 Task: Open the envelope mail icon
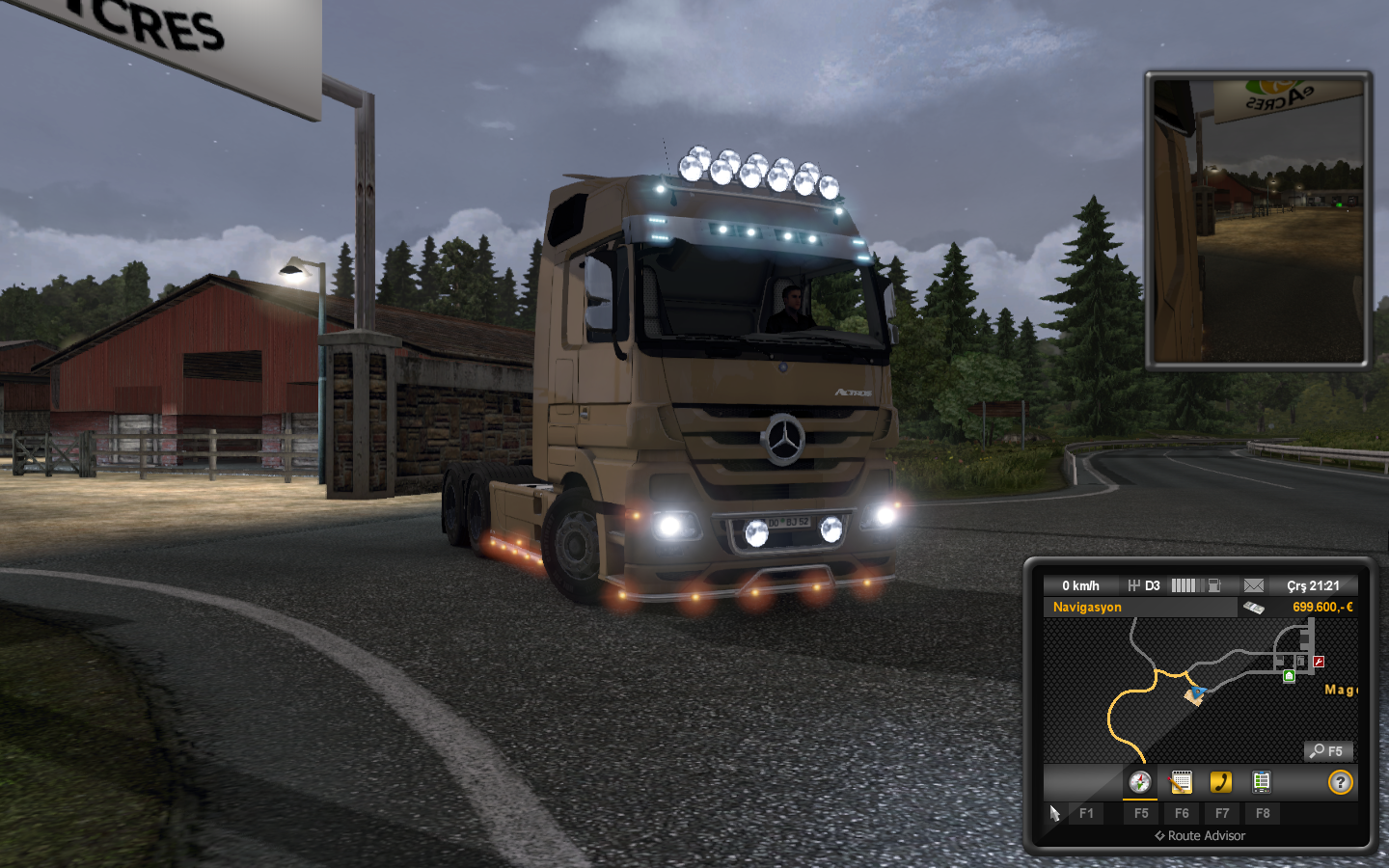coord(1253,585)
